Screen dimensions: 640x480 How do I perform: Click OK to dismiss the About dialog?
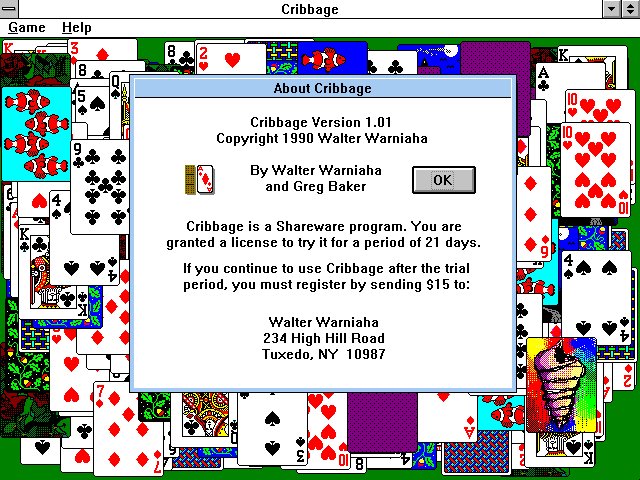pyautogui.click(x=443, y=180)
